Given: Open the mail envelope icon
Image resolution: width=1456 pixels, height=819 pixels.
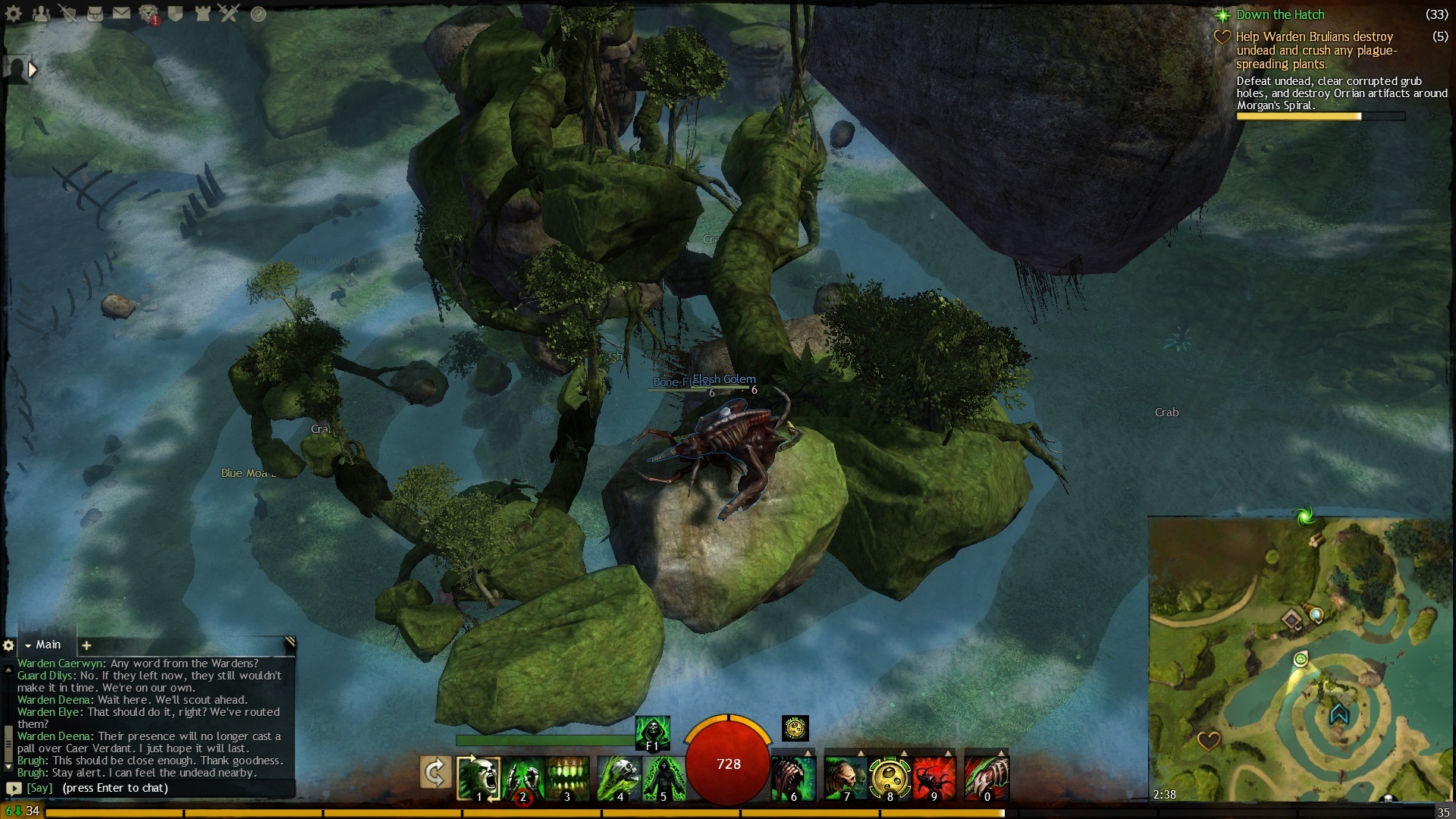Looking at the screenshot, I should click(121, 14).
